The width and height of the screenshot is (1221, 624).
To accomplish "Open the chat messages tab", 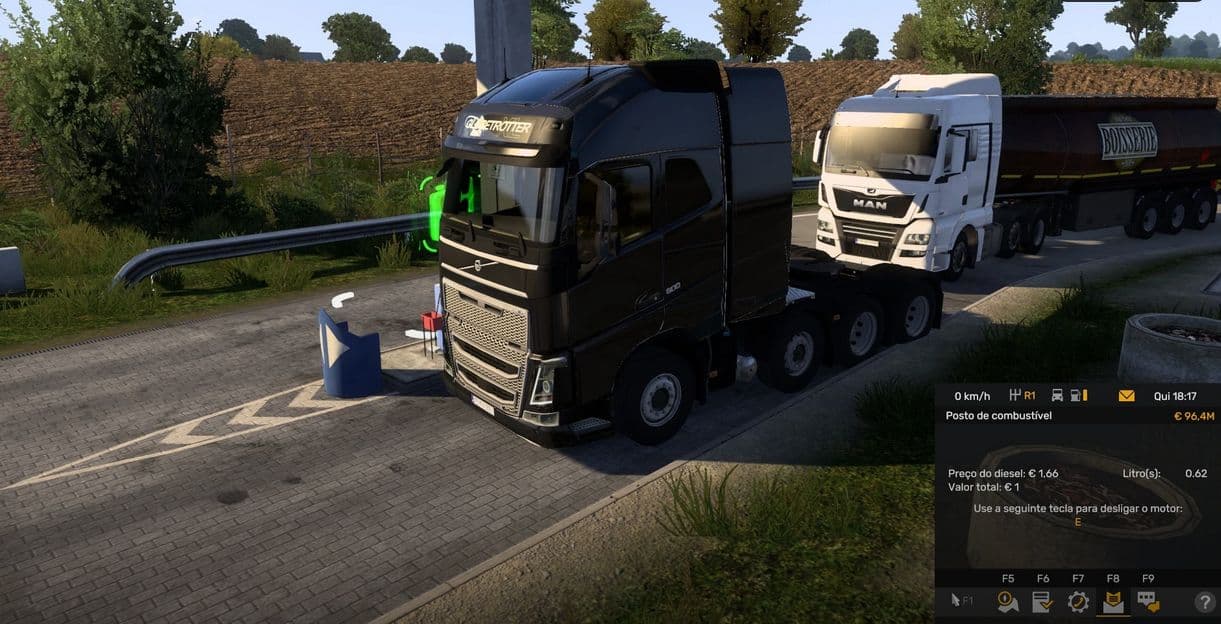I will 1148,601.
